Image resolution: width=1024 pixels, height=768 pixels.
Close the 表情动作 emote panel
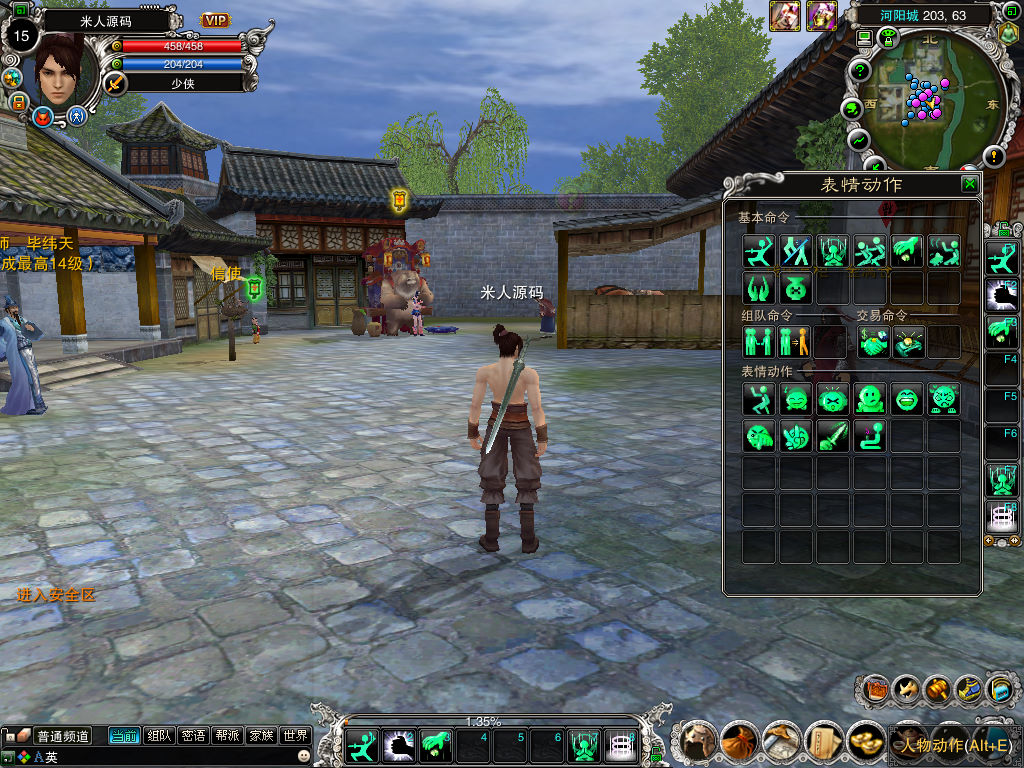[x=969, y=184]
